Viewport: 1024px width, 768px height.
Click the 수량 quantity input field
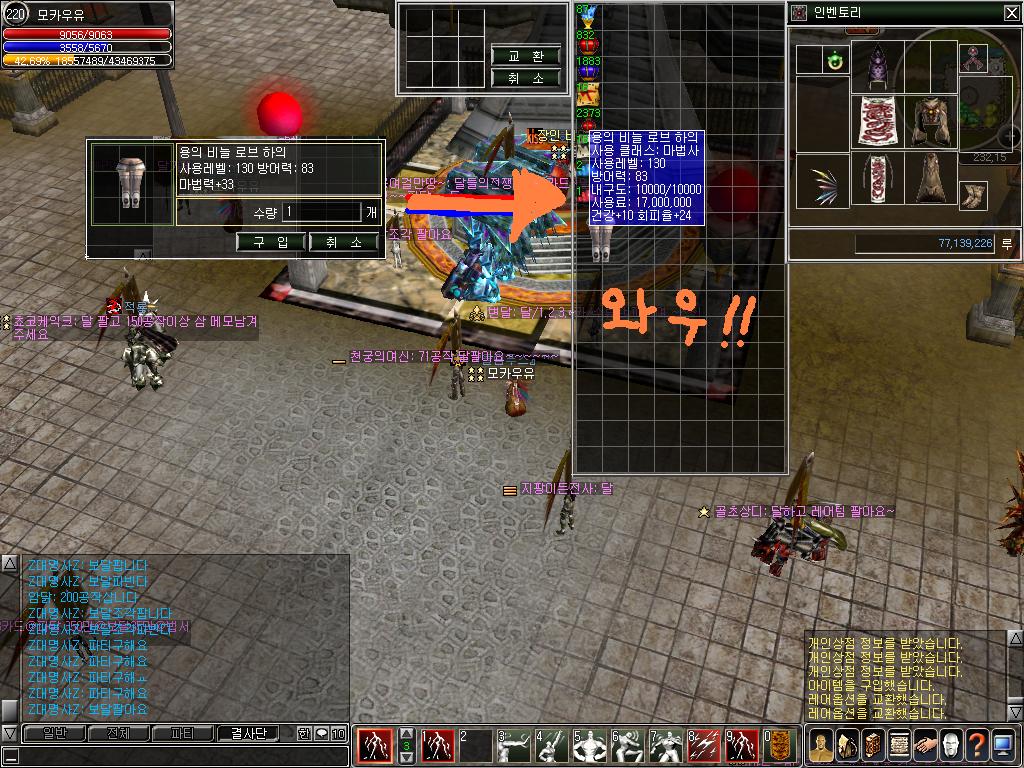(320, 212)
